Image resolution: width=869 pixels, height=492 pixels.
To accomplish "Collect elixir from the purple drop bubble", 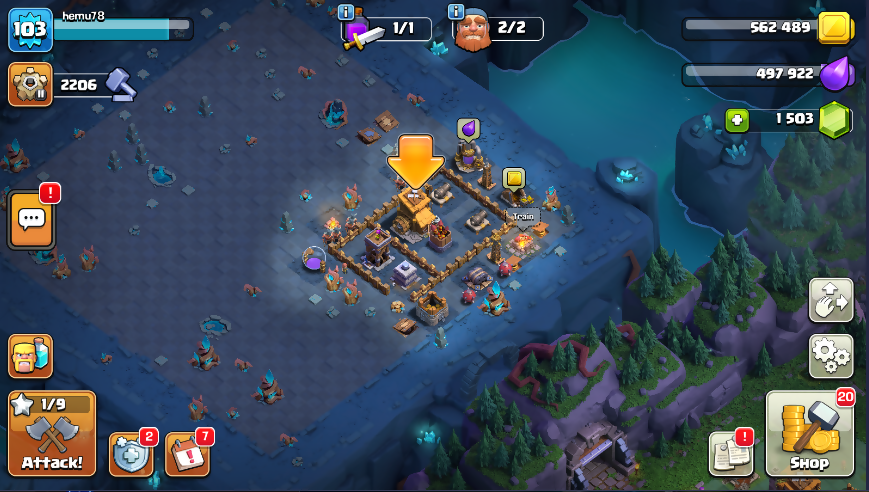I will coord(468,129).
